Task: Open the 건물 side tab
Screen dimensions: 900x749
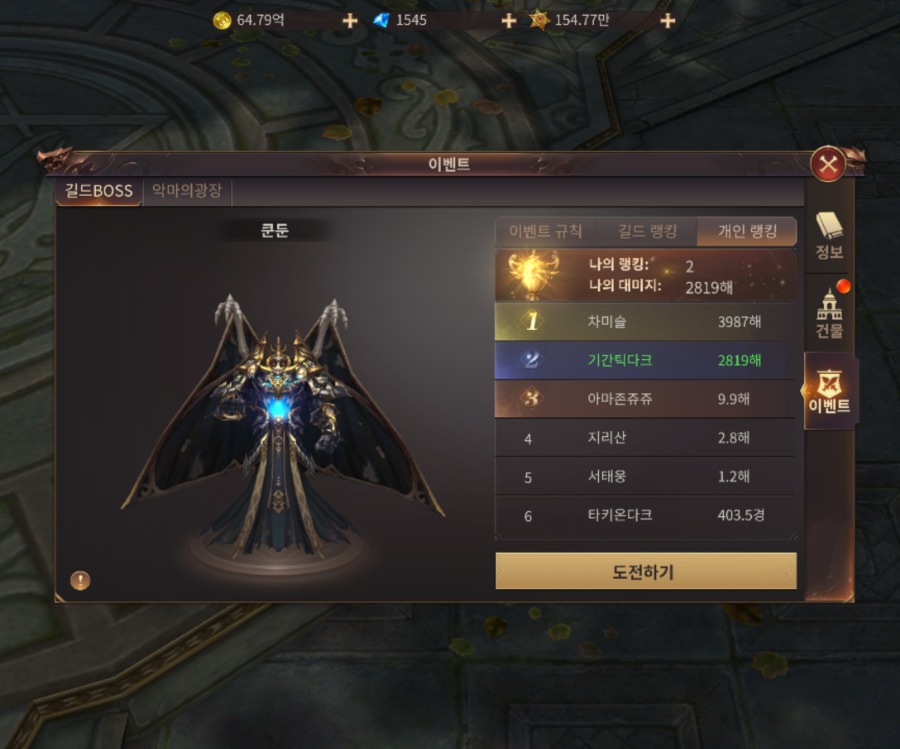Action: 830,314
